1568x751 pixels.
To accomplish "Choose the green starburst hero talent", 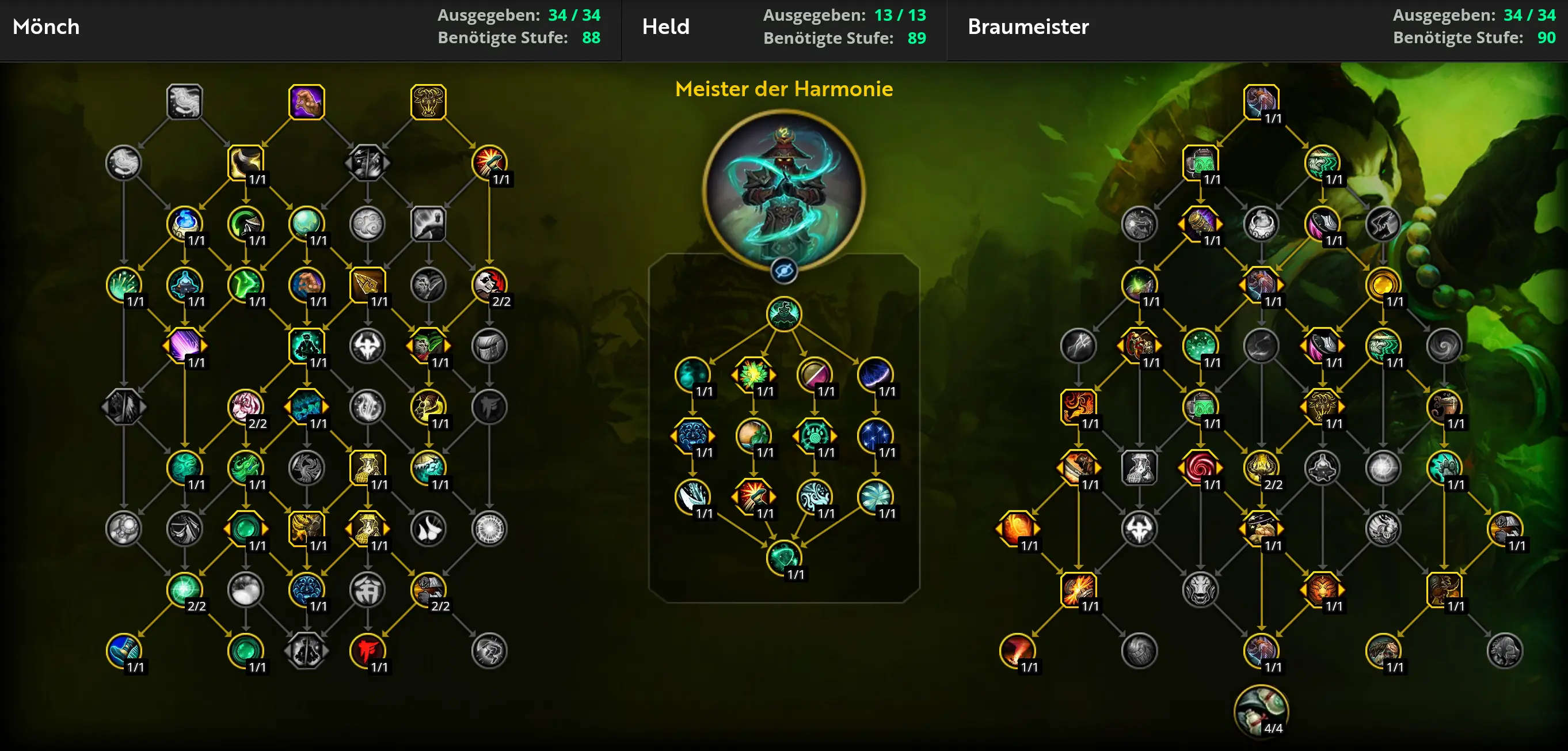I will 753,374.
